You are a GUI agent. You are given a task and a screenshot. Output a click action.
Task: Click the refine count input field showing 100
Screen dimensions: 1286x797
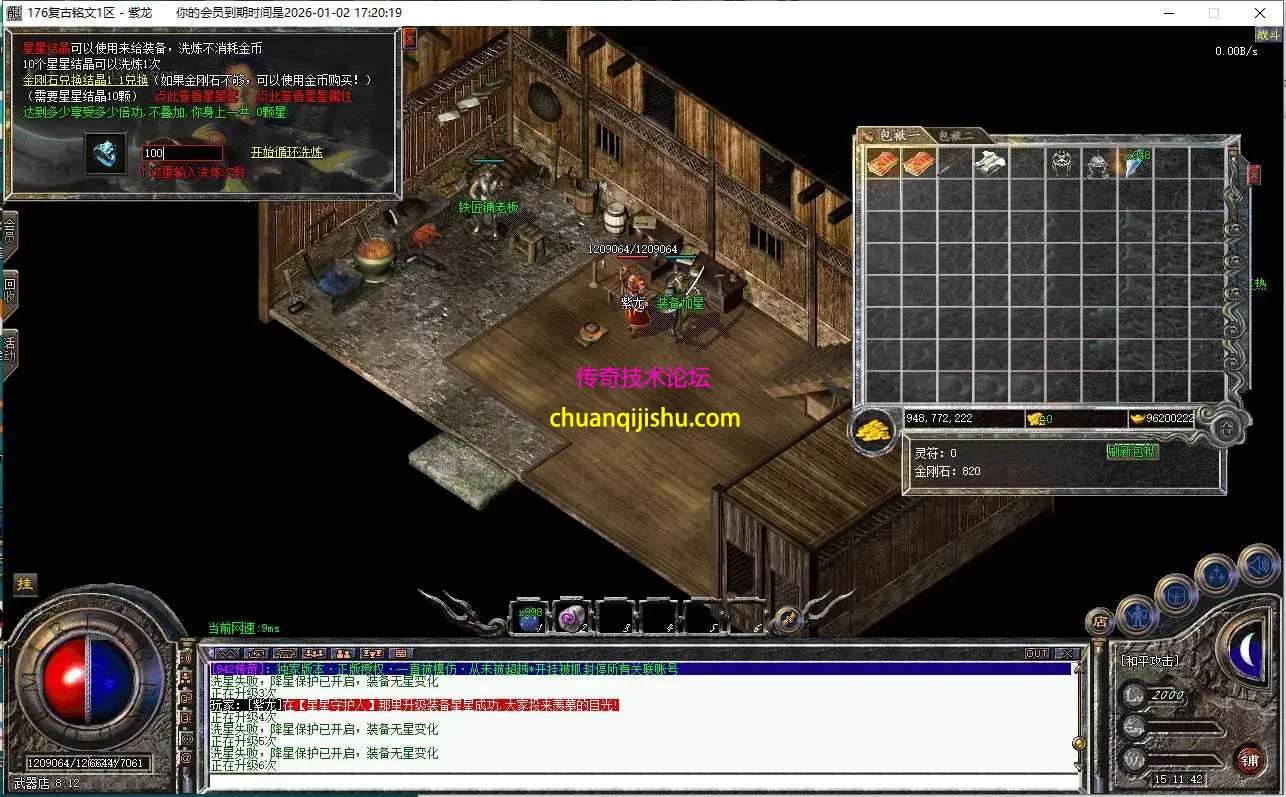pos(181,152)
